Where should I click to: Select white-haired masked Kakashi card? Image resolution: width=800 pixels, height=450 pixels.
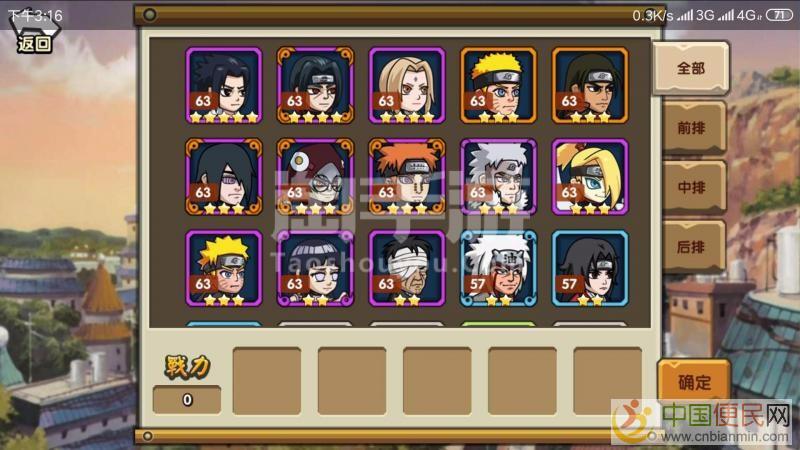(x=498, y=176)
